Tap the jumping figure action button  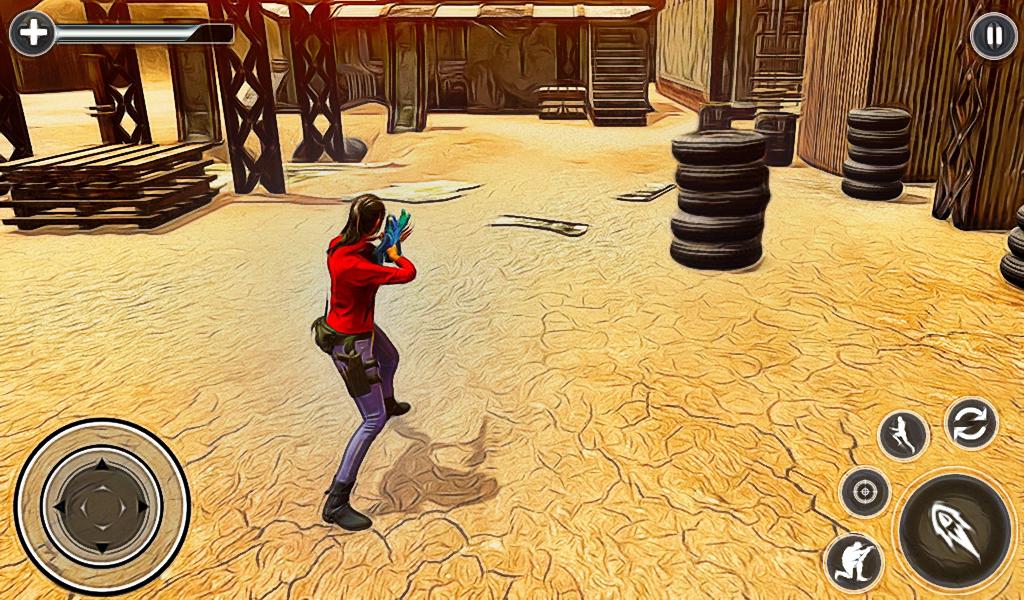903,436
